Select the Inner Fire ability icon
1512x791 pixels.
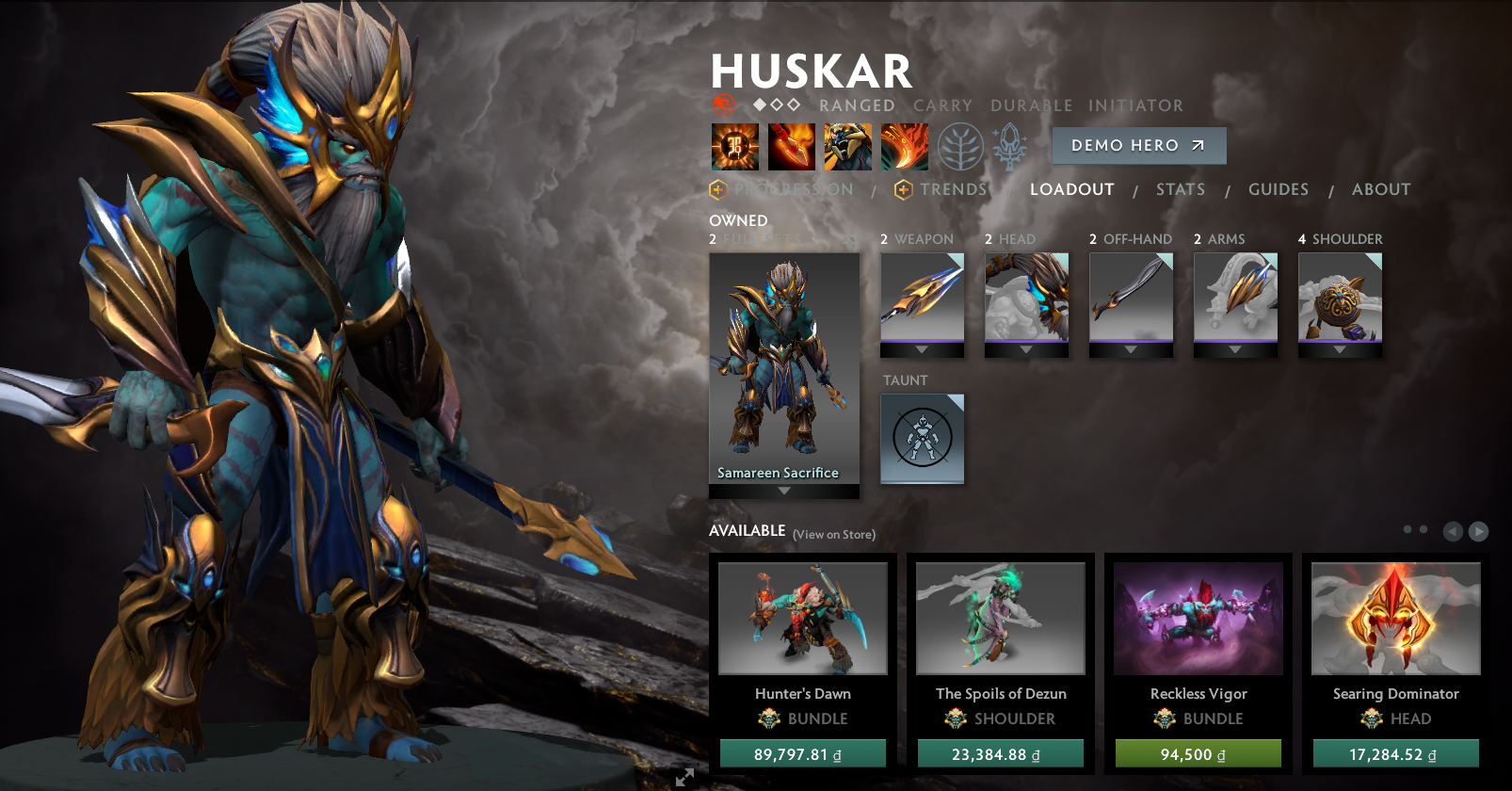(x=734, y=148)
